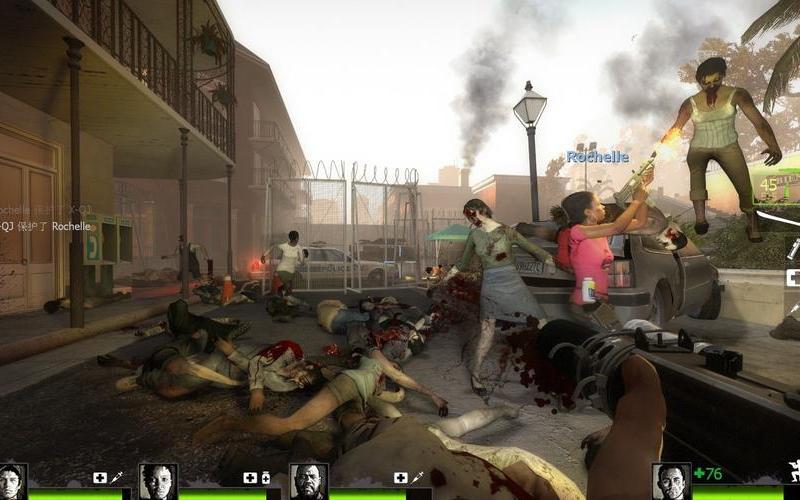Screen dimensions: 800x500
Task: Click Rochelle's first aid kit icon
Action: tap(250, 478)
